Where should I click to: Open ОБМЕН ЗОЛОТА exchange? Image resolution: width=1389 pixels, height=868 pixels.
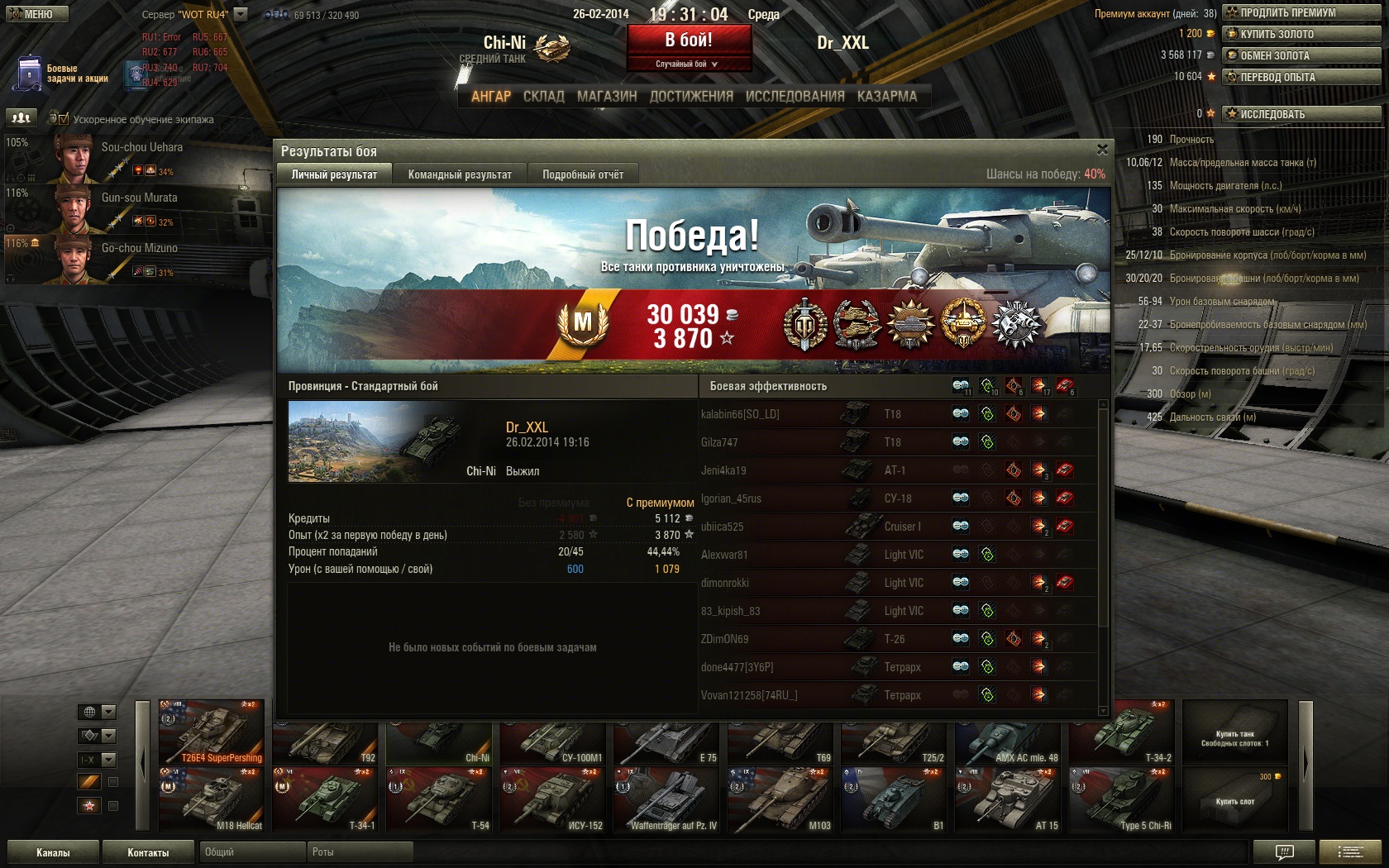pyautogui.click(x=1301, y=55)
